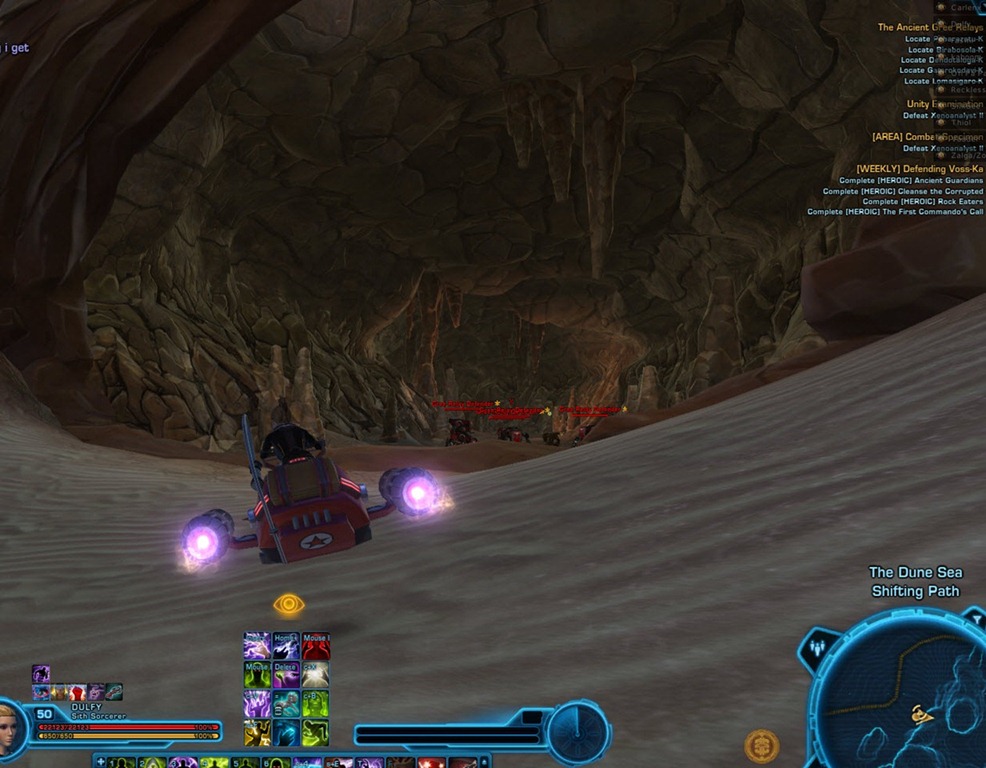Select the [AREA] Combat Specimen mission
Screen dimensions: 986x768
pyautogui.click(x=927, y=136)
